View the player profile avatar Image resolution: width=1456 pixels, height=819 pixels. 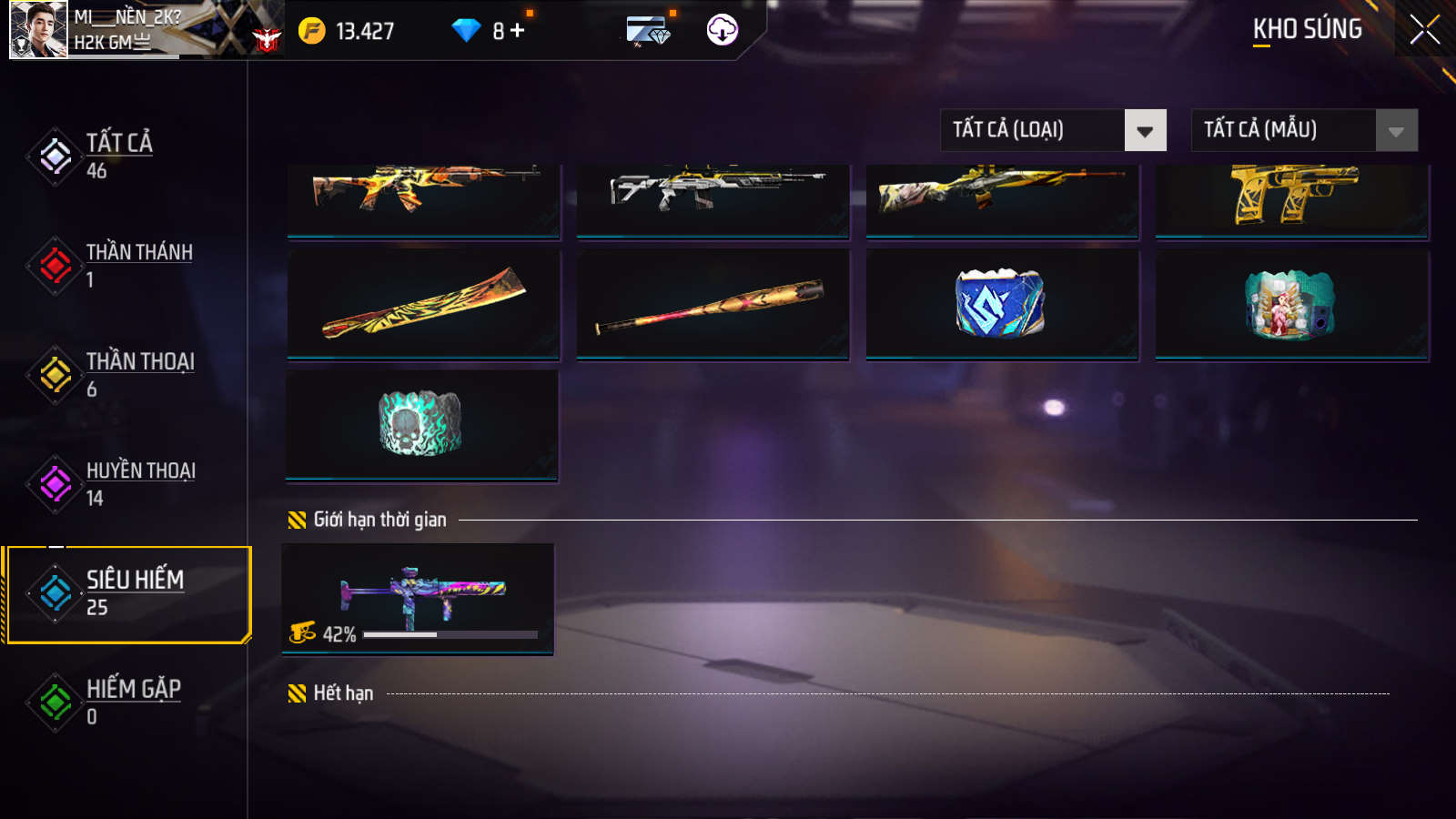(37, 30)
